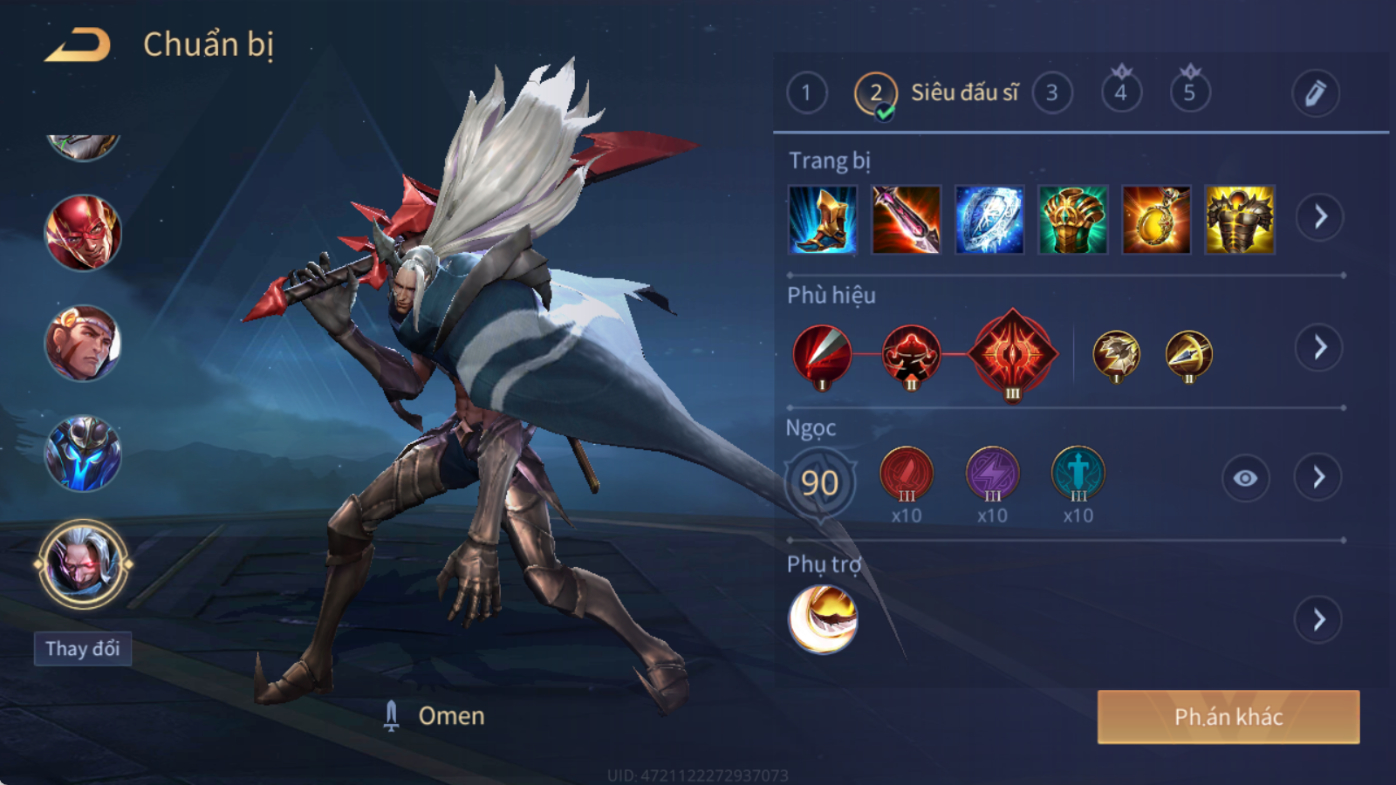Choose the red-masked Flash hero portrait

[83, 232]
